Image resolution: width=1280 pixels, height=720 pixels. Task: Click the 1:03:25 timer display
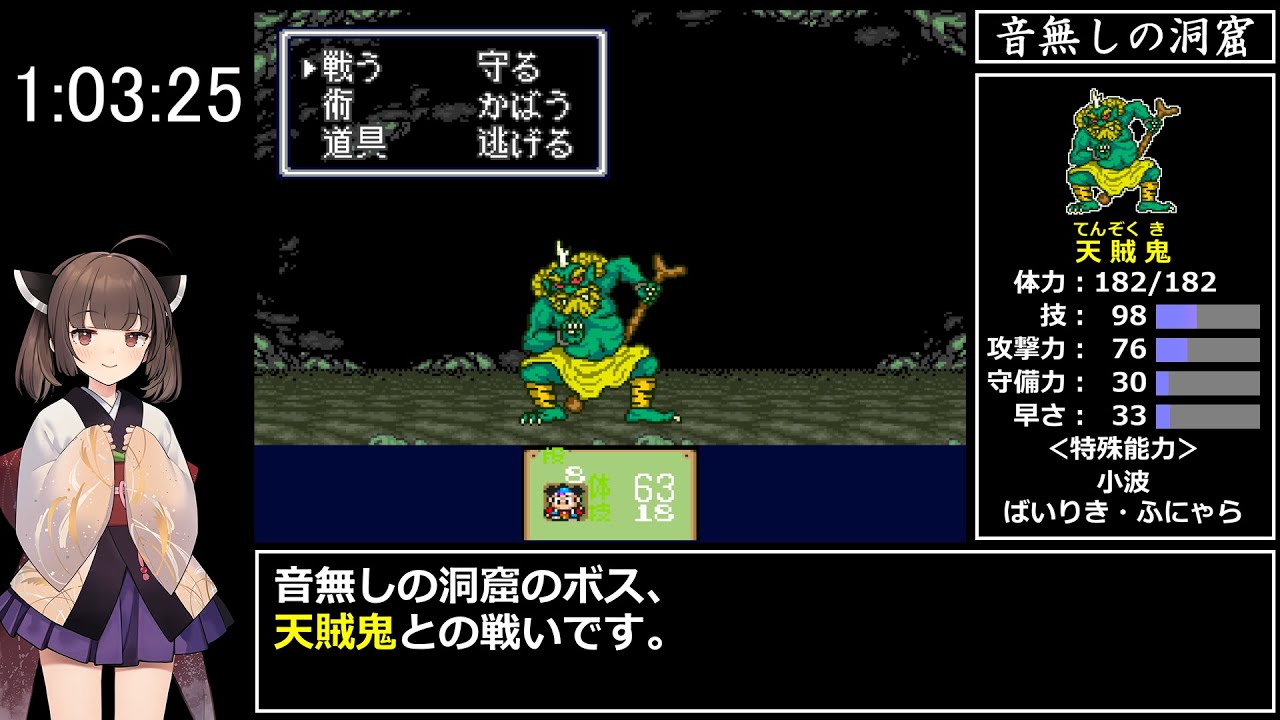tap(130, 95)
